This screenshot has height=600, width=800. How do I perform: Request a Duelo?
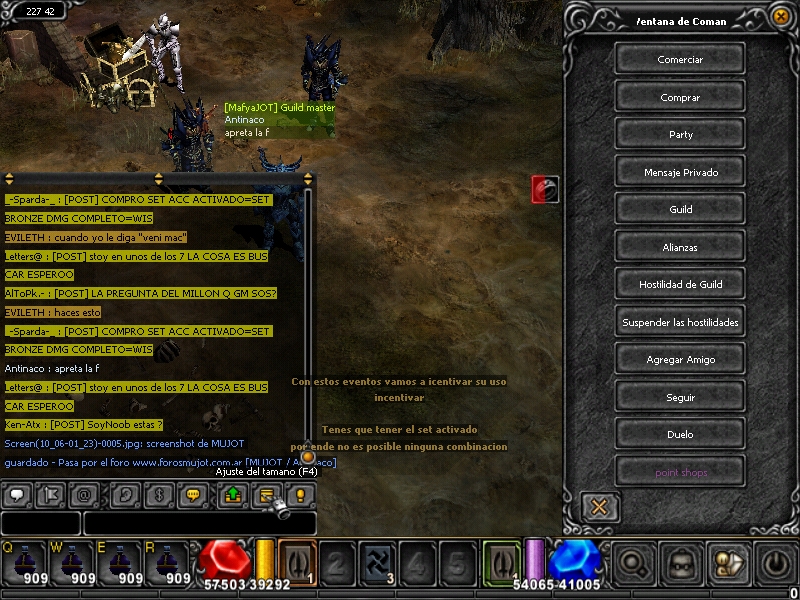[x=680, y=435]
